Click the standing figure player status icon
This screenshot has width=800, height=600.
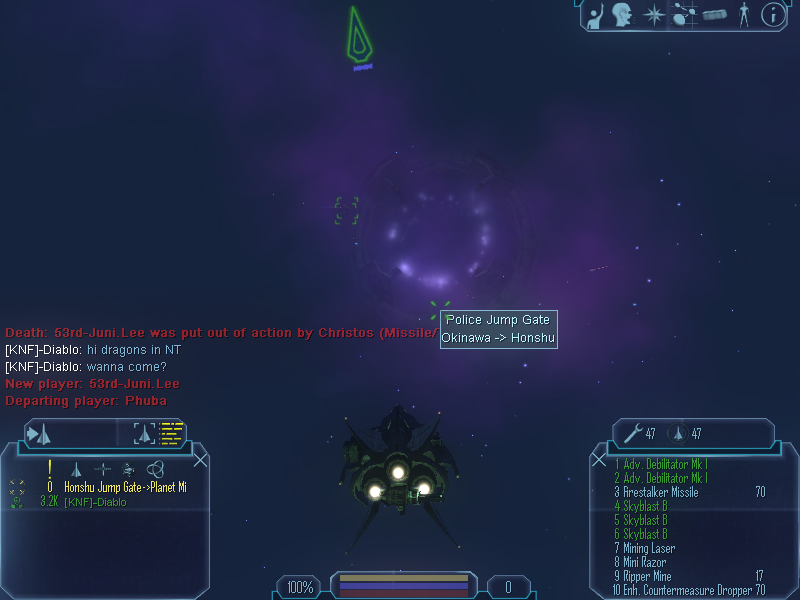(x=742, y=14)
